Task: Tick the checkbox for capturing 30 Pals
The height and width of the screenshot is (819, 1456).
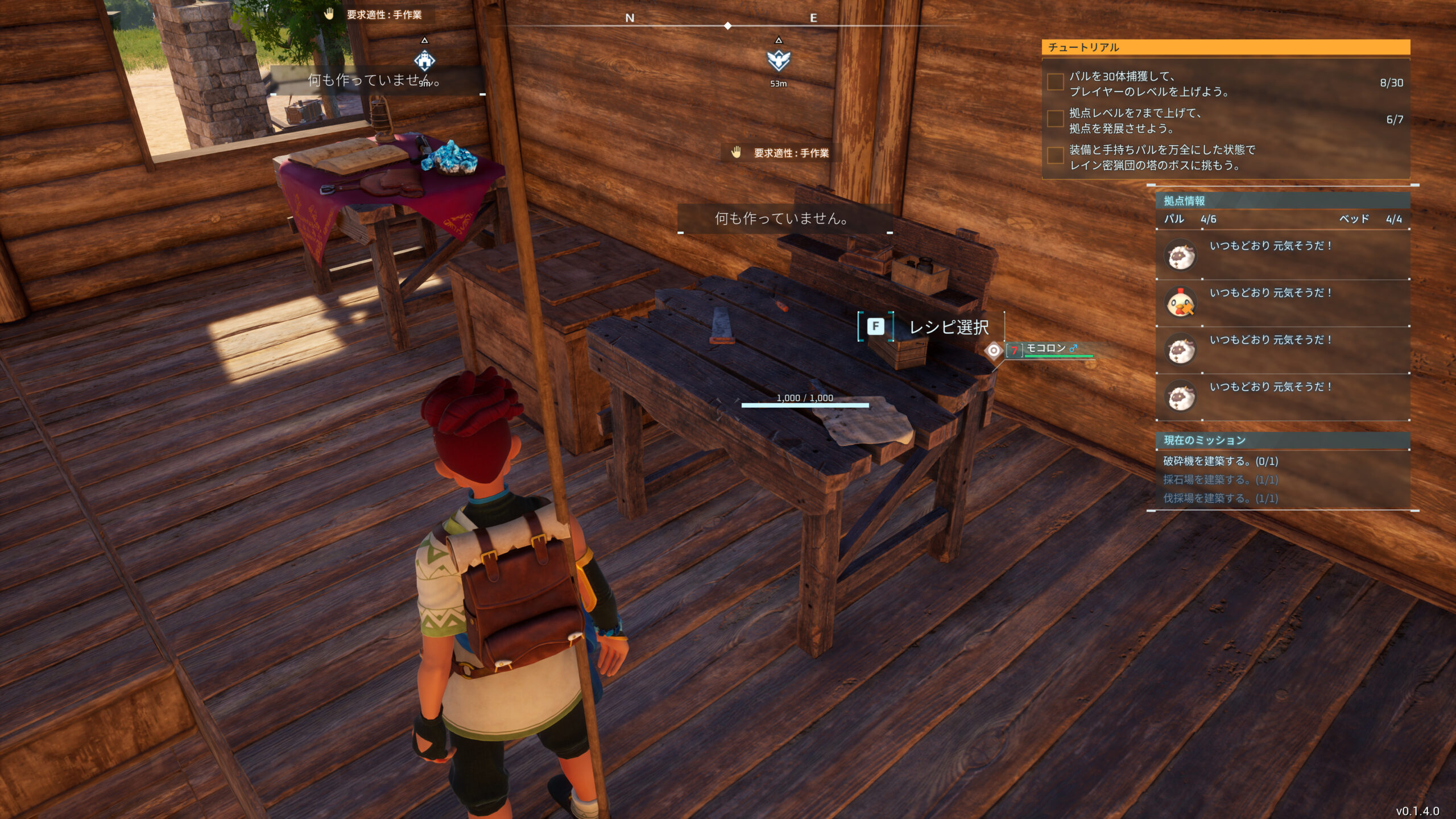Action: pyautogui.click(x=1056, y=82)
